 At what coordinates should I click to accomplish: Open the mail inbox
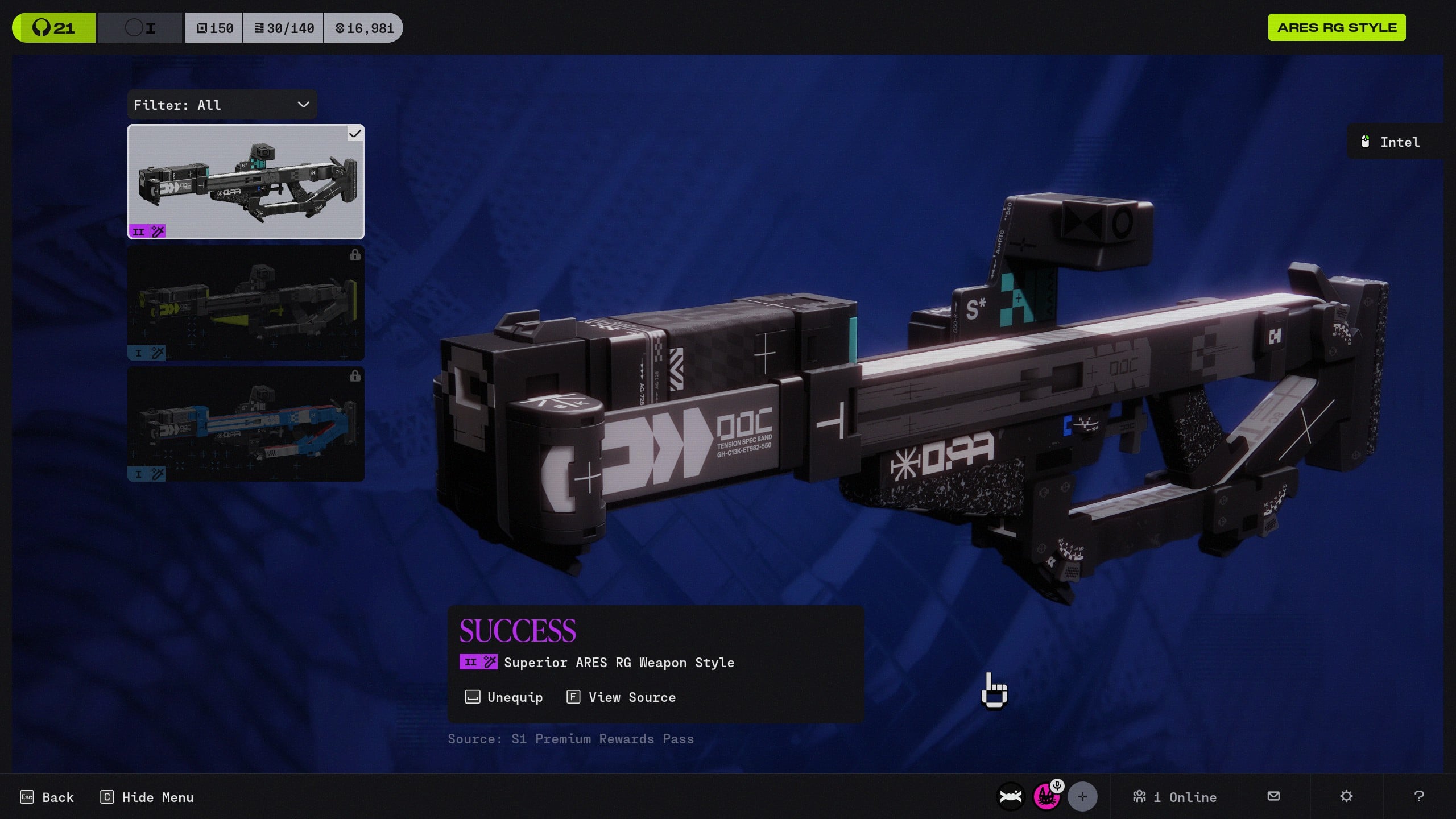tap(1274, 796)
